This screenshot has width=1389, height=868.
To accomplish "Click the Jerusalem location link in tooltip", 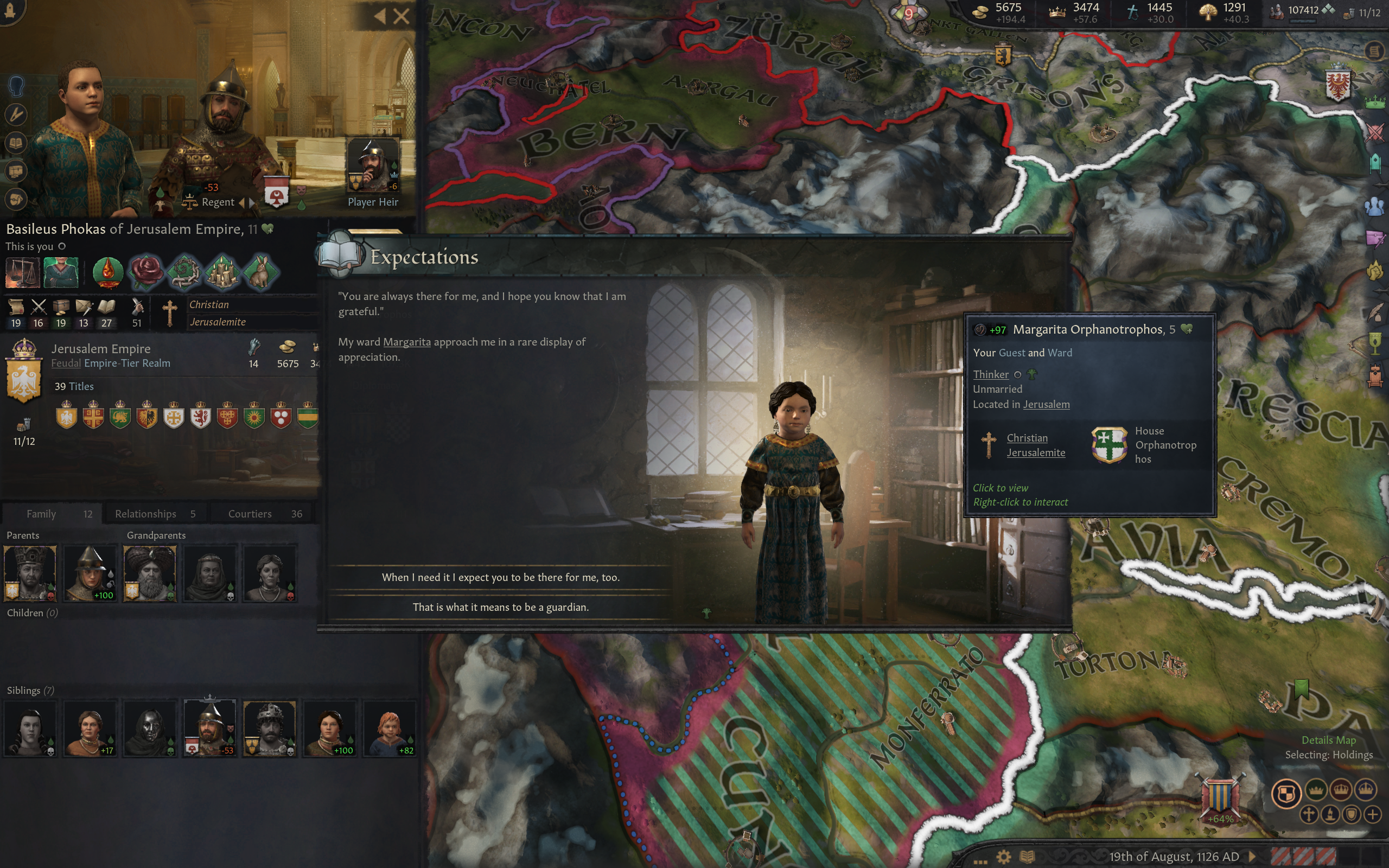I will 1046,404.
